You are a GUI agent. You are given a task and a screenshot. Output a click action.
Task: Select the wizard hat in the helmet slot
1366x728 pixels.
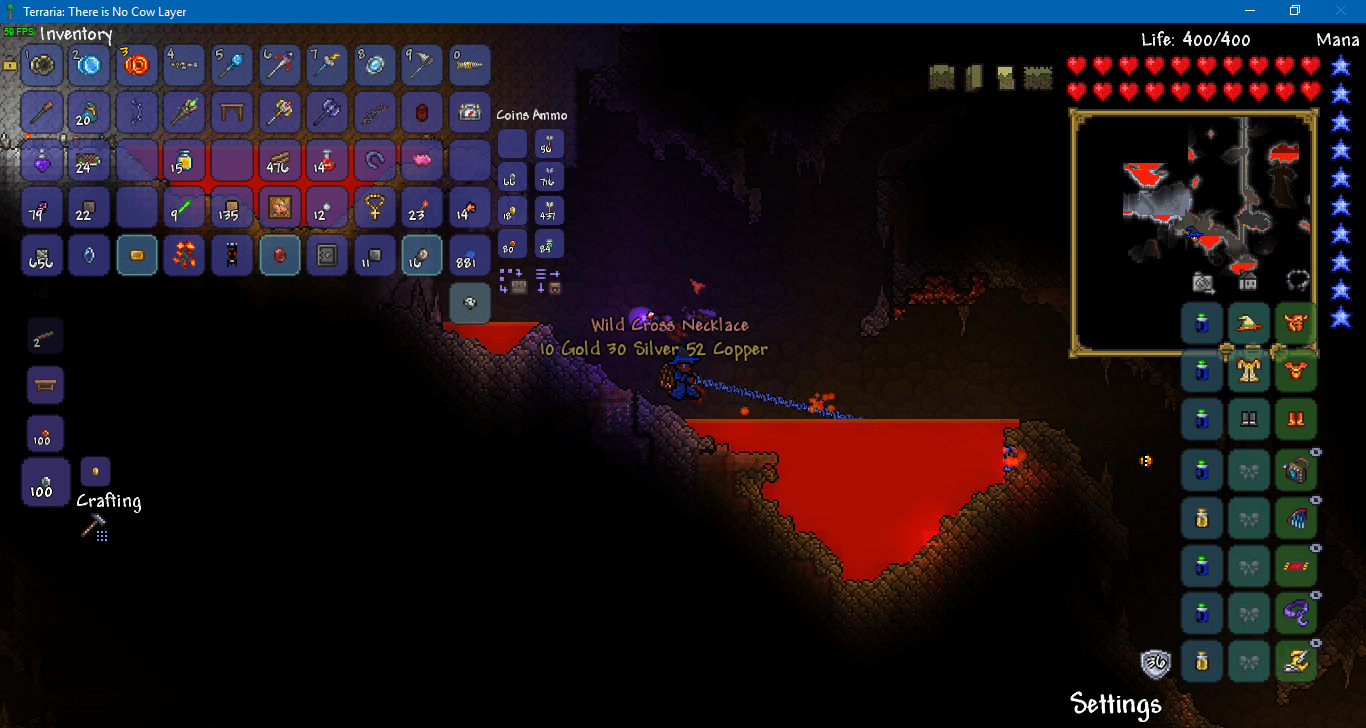click(x=1249, y=324)
